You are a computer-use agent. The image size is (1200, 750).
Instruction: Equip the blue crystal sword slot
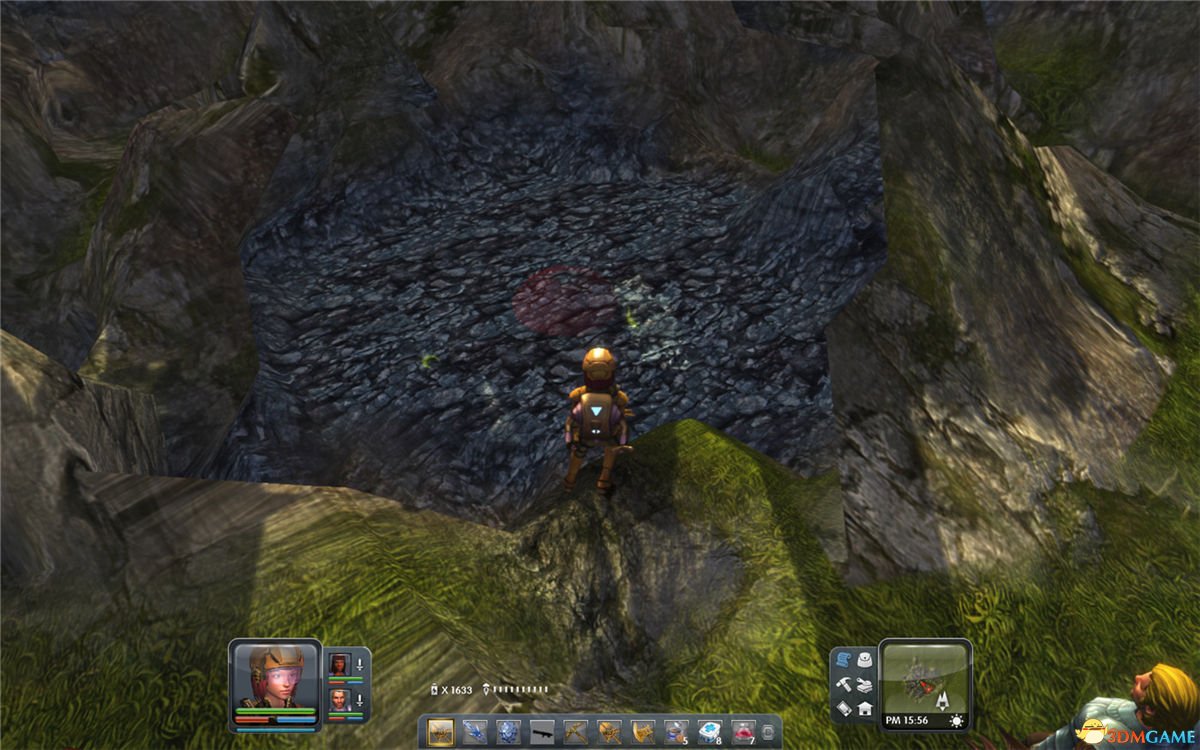click(474, 731)
